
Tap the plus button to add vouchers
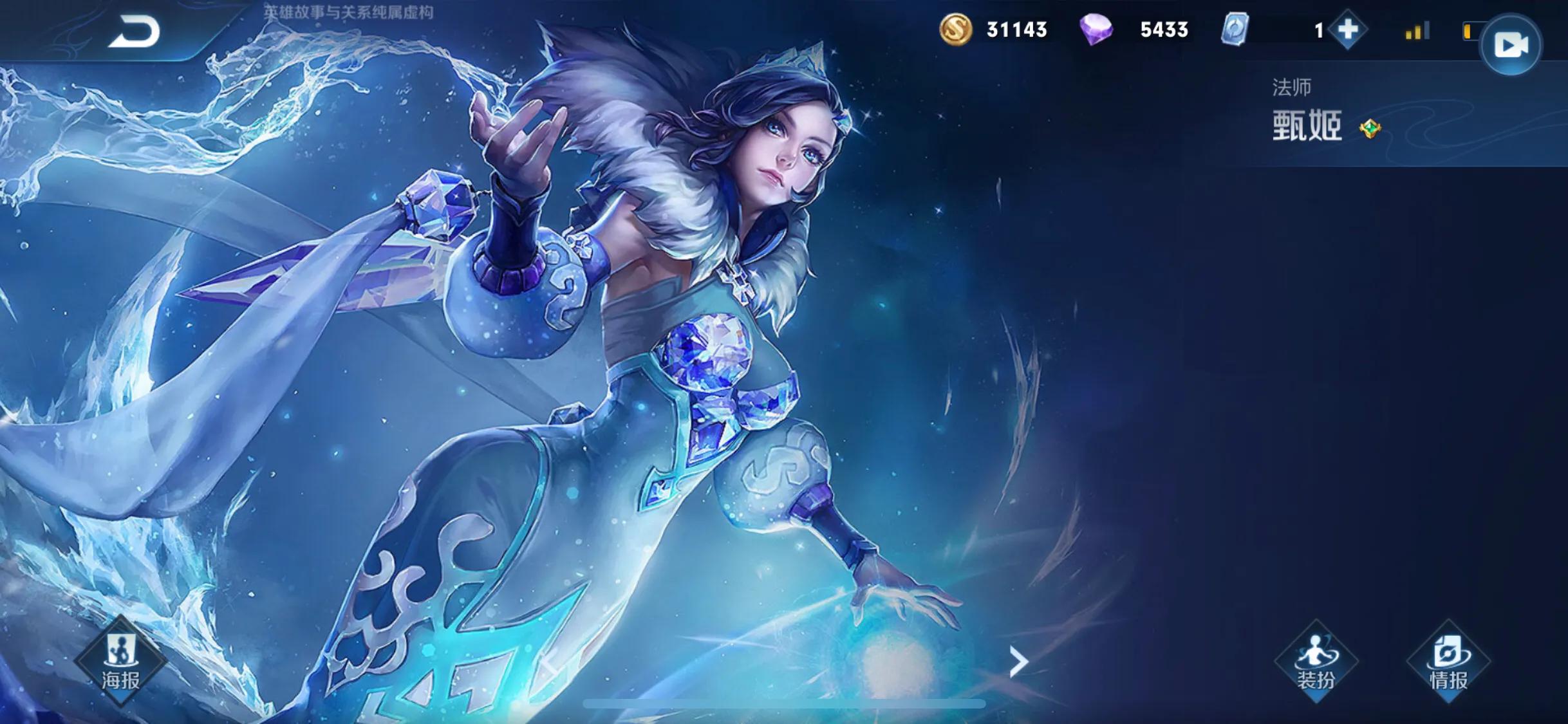tap(1347, 30)
